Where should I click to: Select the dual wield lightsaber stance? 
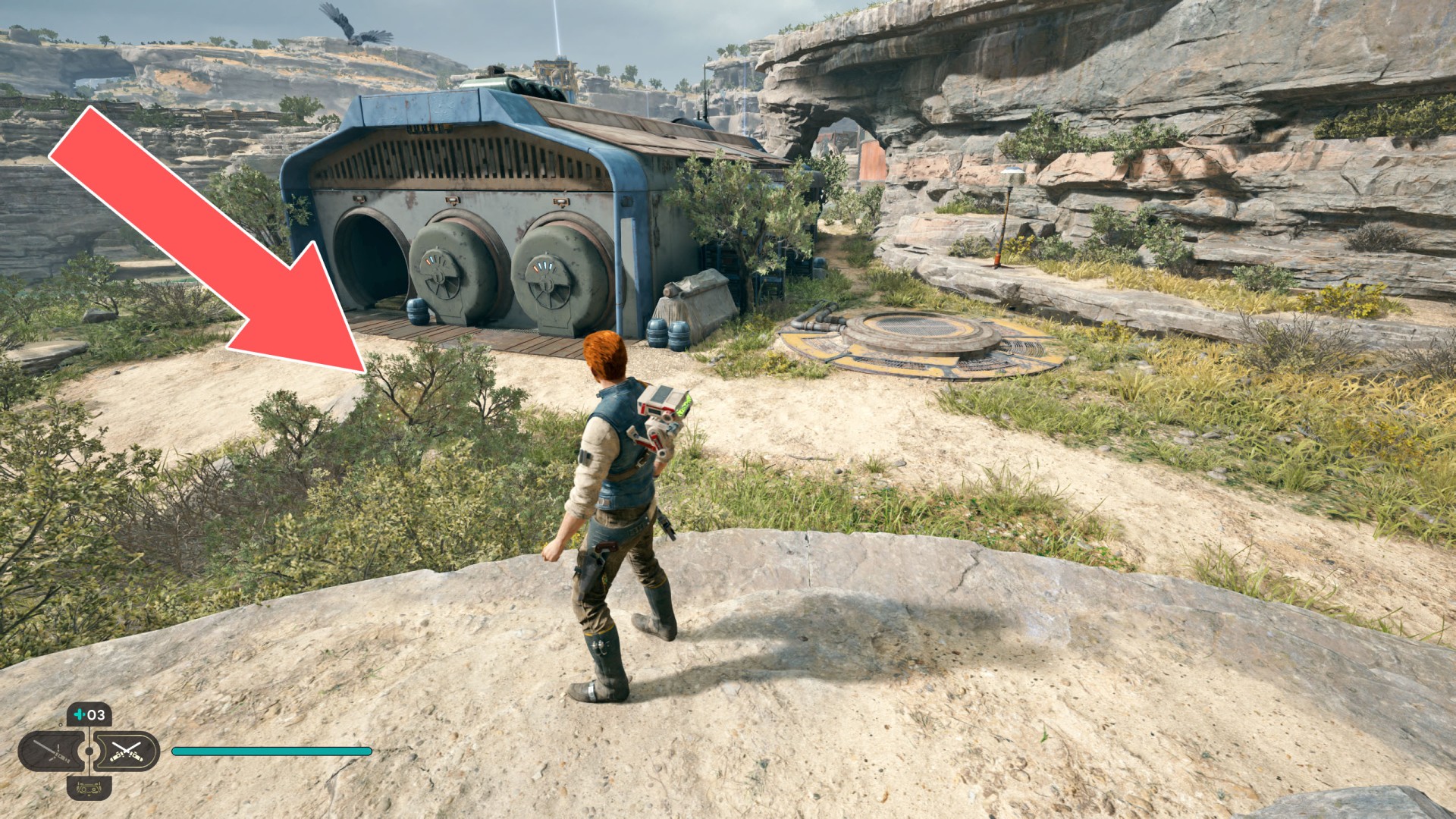point(126,752)
